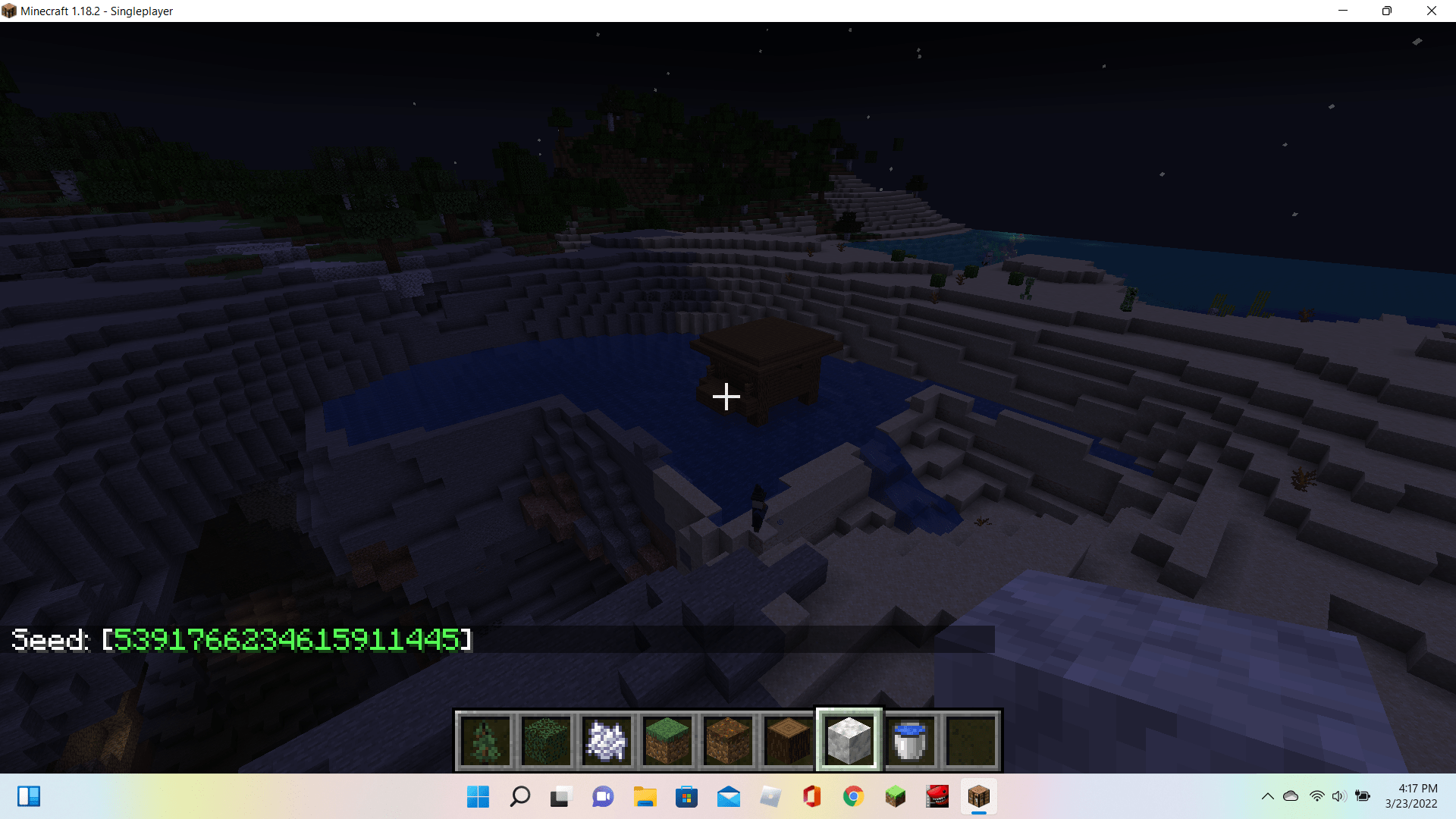Open the calendar flyout via the date display
This screenshot has width=1456, height=819.
1410,796
